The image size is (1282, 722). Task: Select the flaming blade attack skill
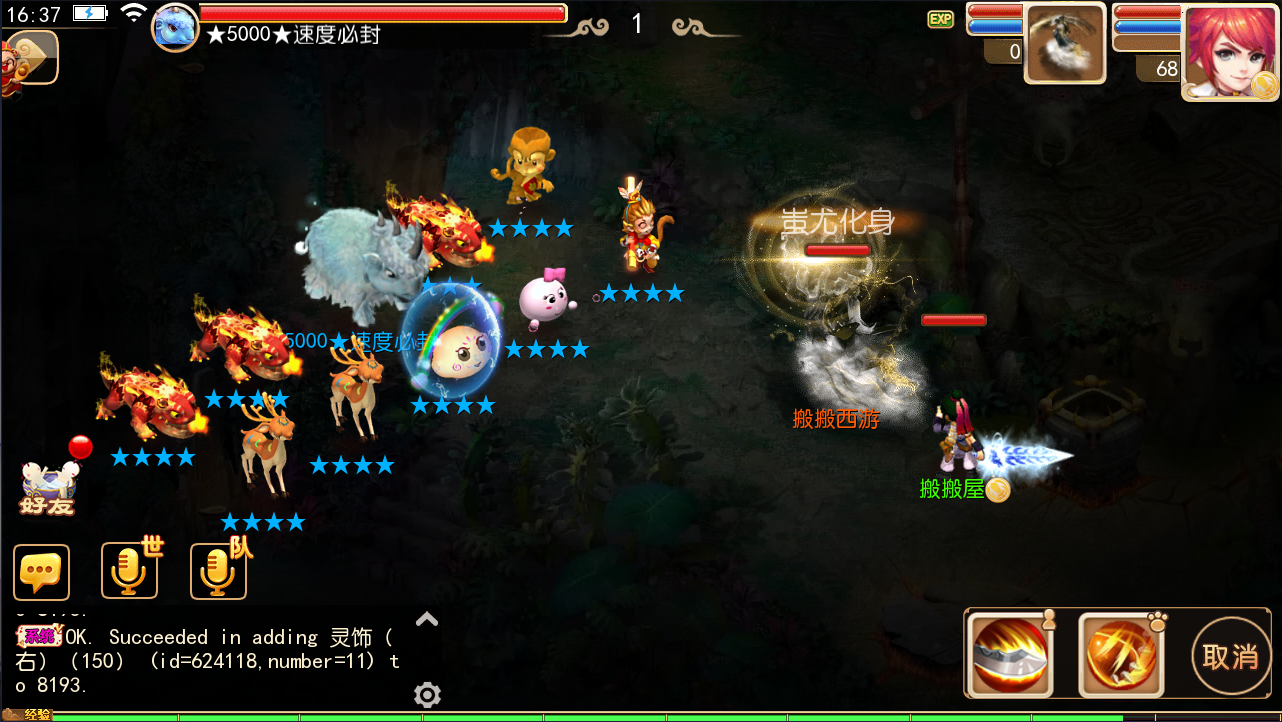pyautogui.click(x=1012, y=655)
